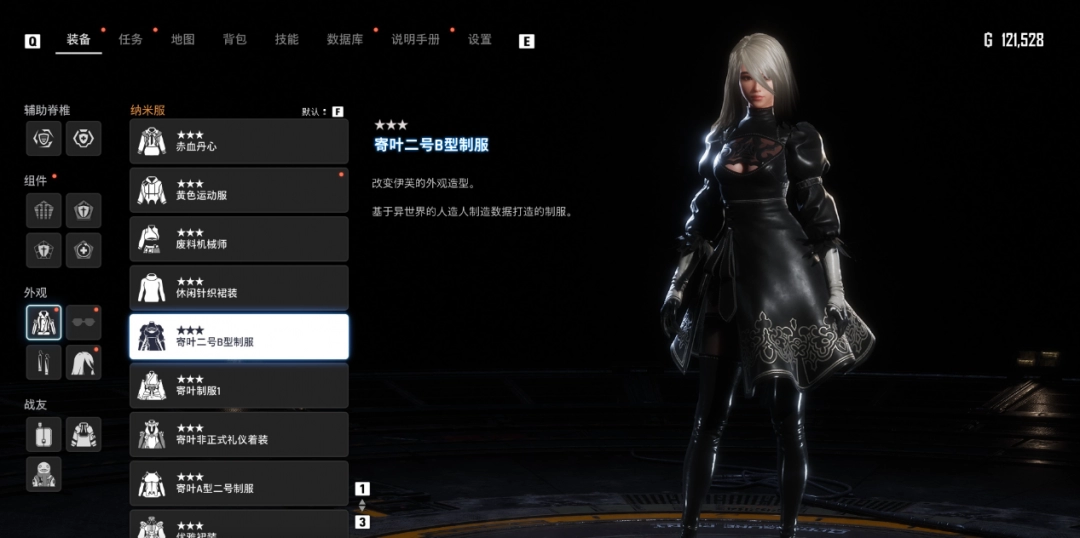
Task: Open the earrings appearance slot
Action: click(x=44, y=363)
